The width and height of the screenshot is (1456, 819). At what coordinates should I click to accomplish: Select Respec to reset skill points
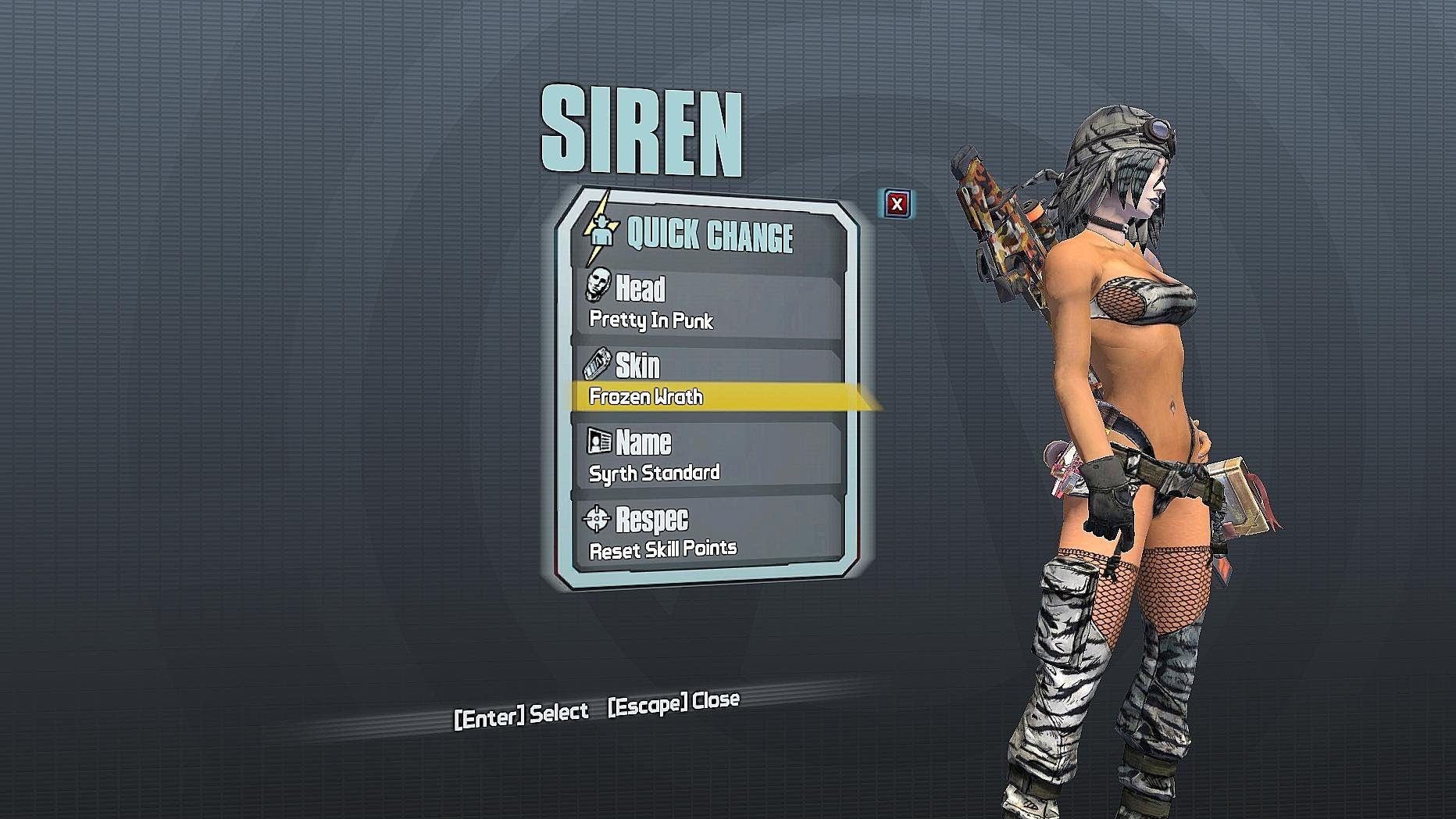click(707, 533)
